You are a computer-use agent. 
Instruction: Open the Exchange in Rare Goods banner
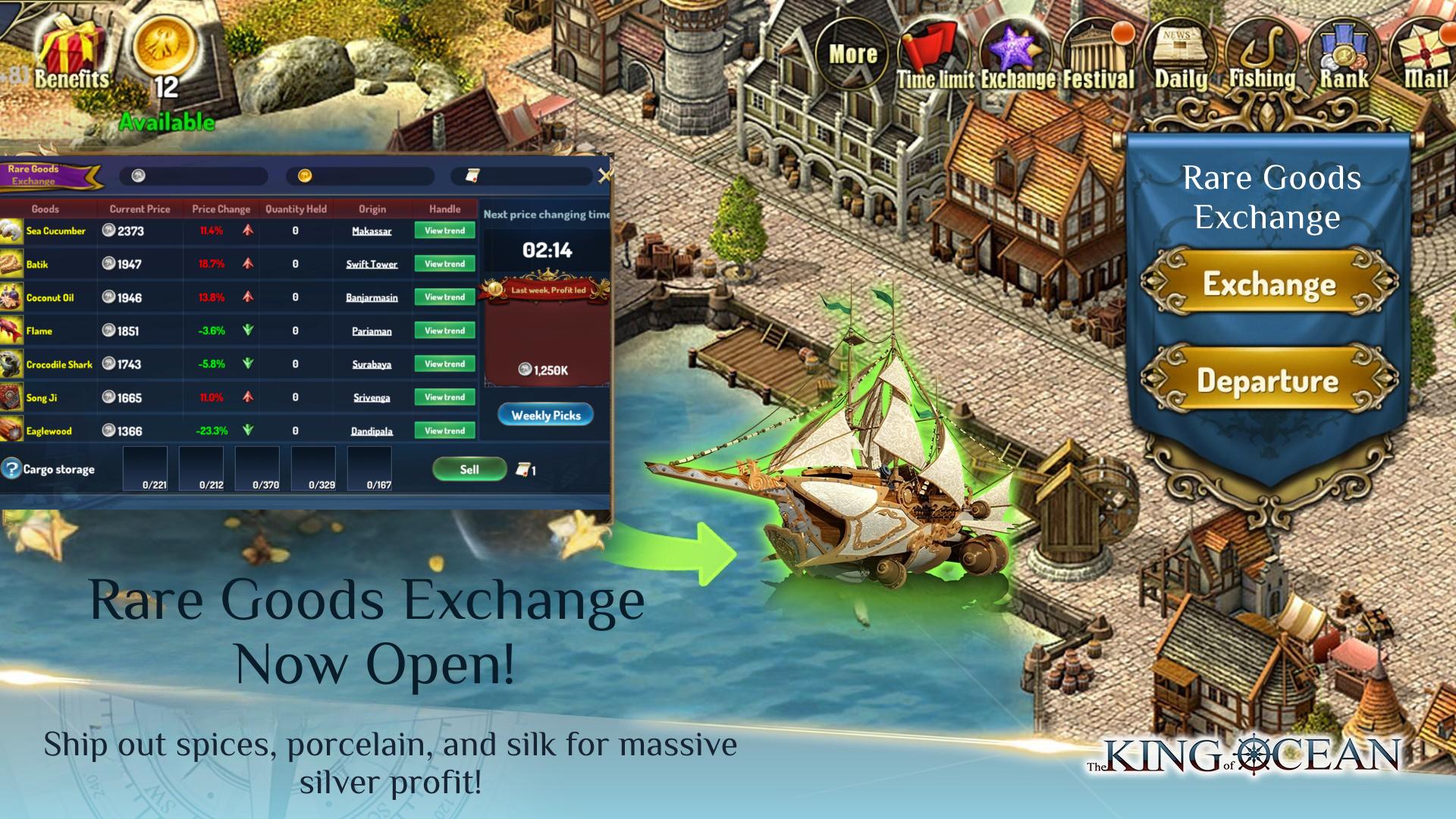click(x=1269, y=284)
